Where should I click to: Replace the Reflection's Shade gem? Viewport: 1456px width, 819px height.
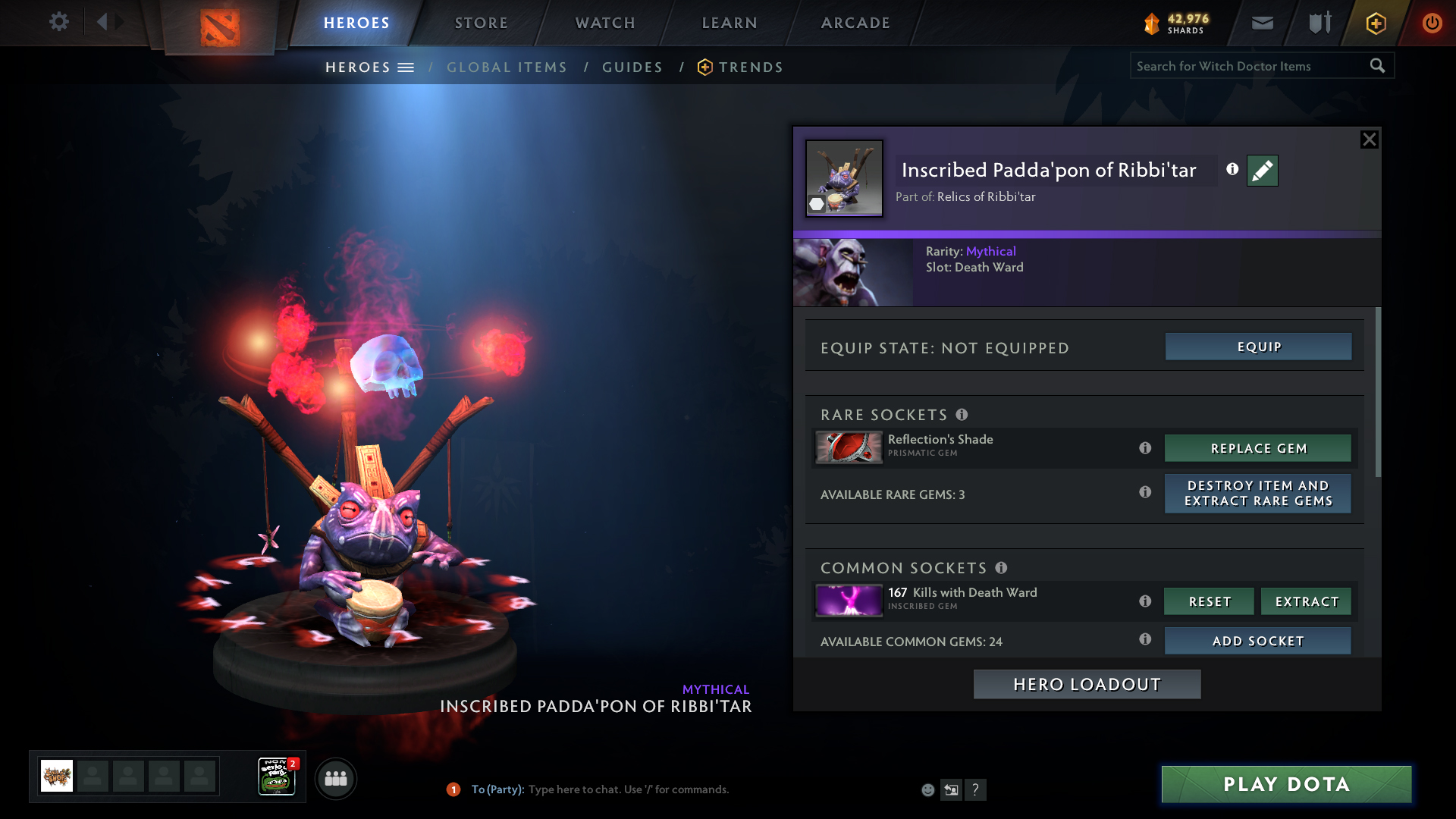click(1258, 448)
